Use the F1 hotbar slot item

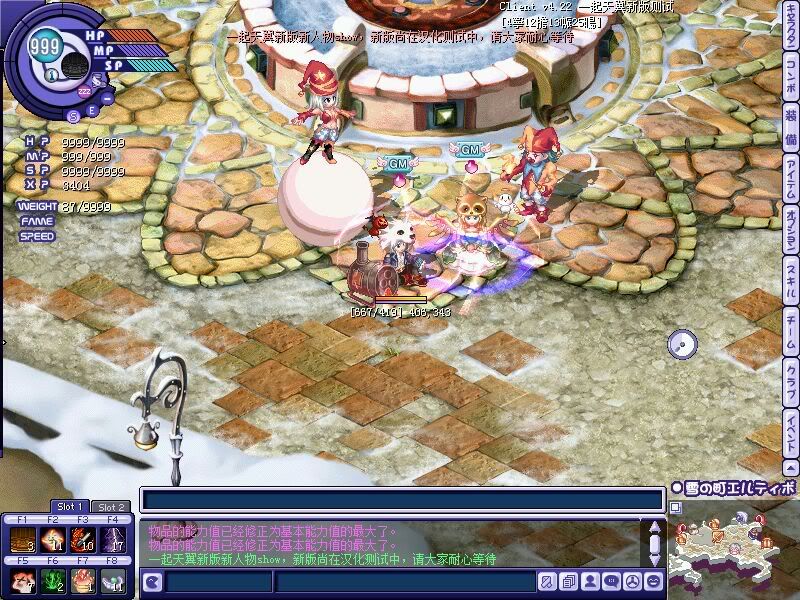tap(21, 540)
